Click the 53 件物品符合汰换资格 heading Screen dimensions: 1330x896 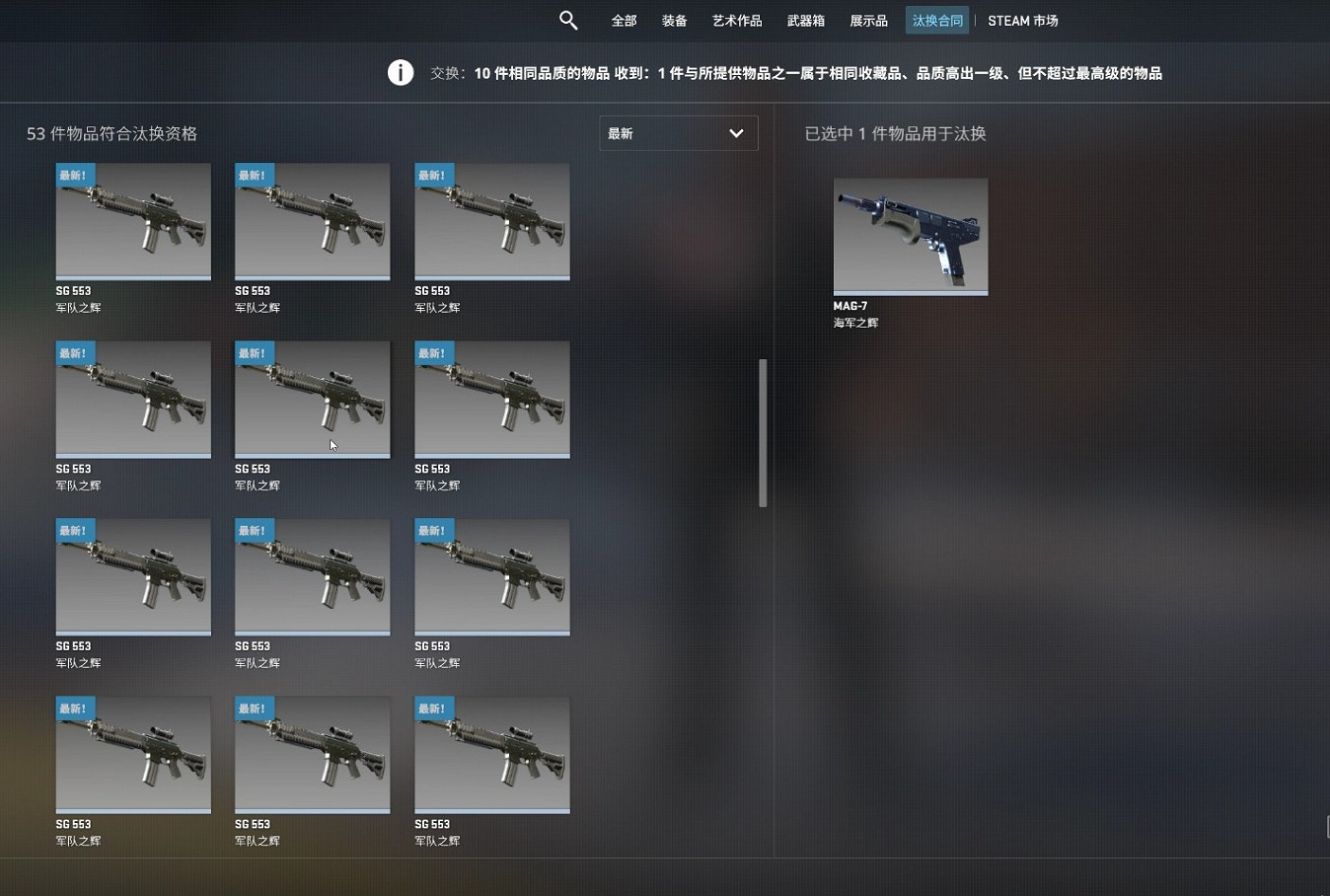tap(111, 133)
